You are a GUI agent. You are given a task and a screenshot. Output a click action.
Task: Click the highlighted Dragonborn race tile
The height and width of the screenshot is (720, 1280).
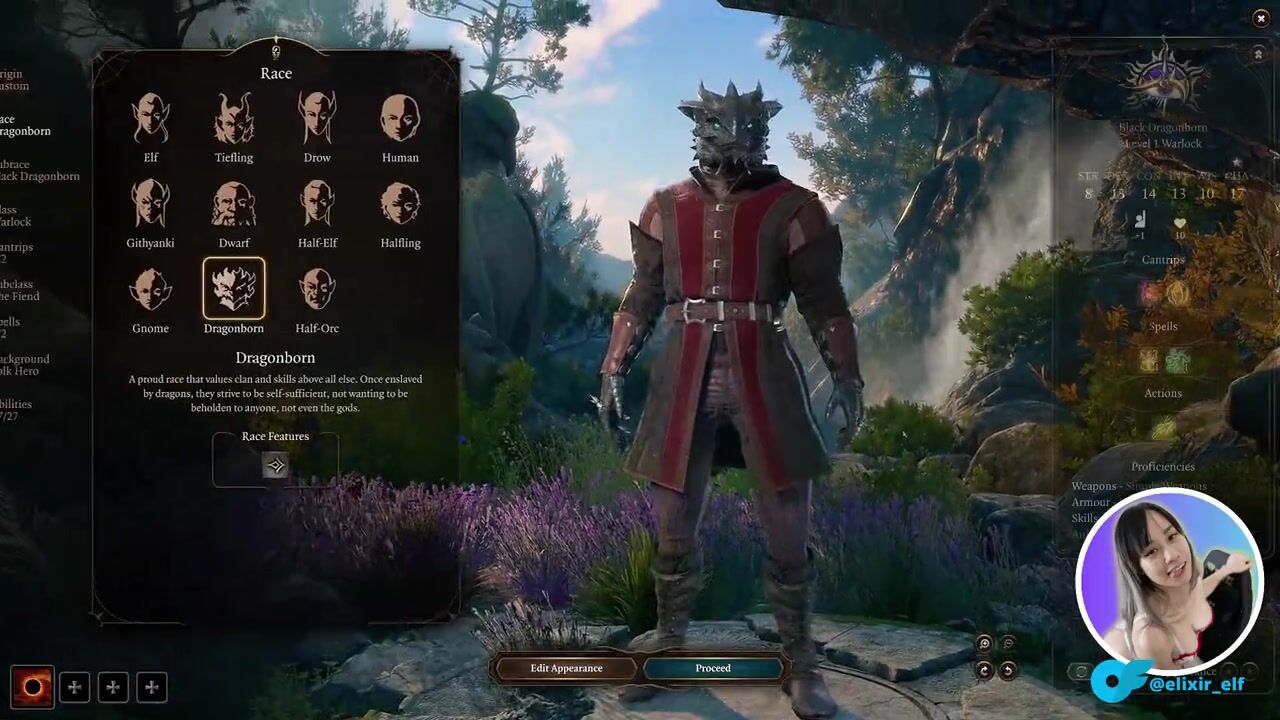click(x=234, y=290)
